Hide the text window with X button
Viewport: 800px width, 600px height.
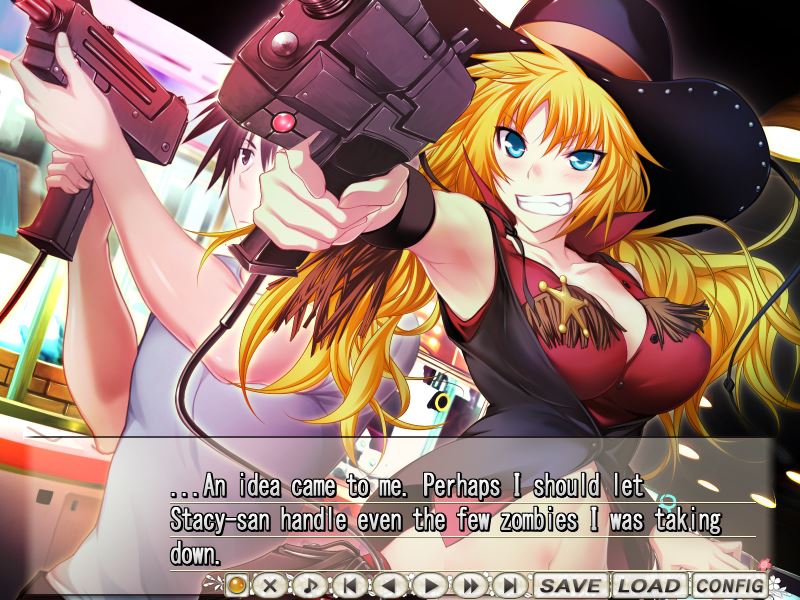[269, 586]
